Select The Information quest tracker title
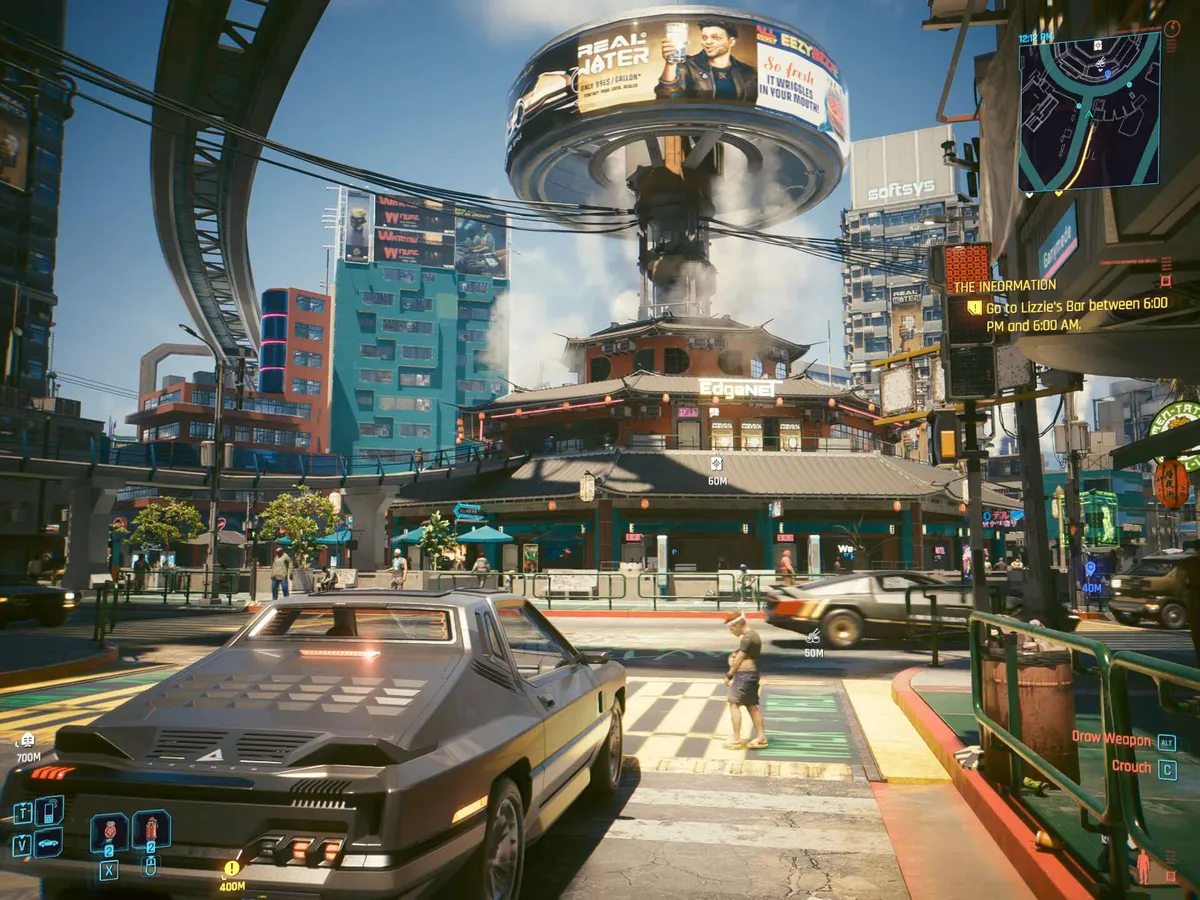The width and height of the screenshot is (1200, 900). point(1004,286)
